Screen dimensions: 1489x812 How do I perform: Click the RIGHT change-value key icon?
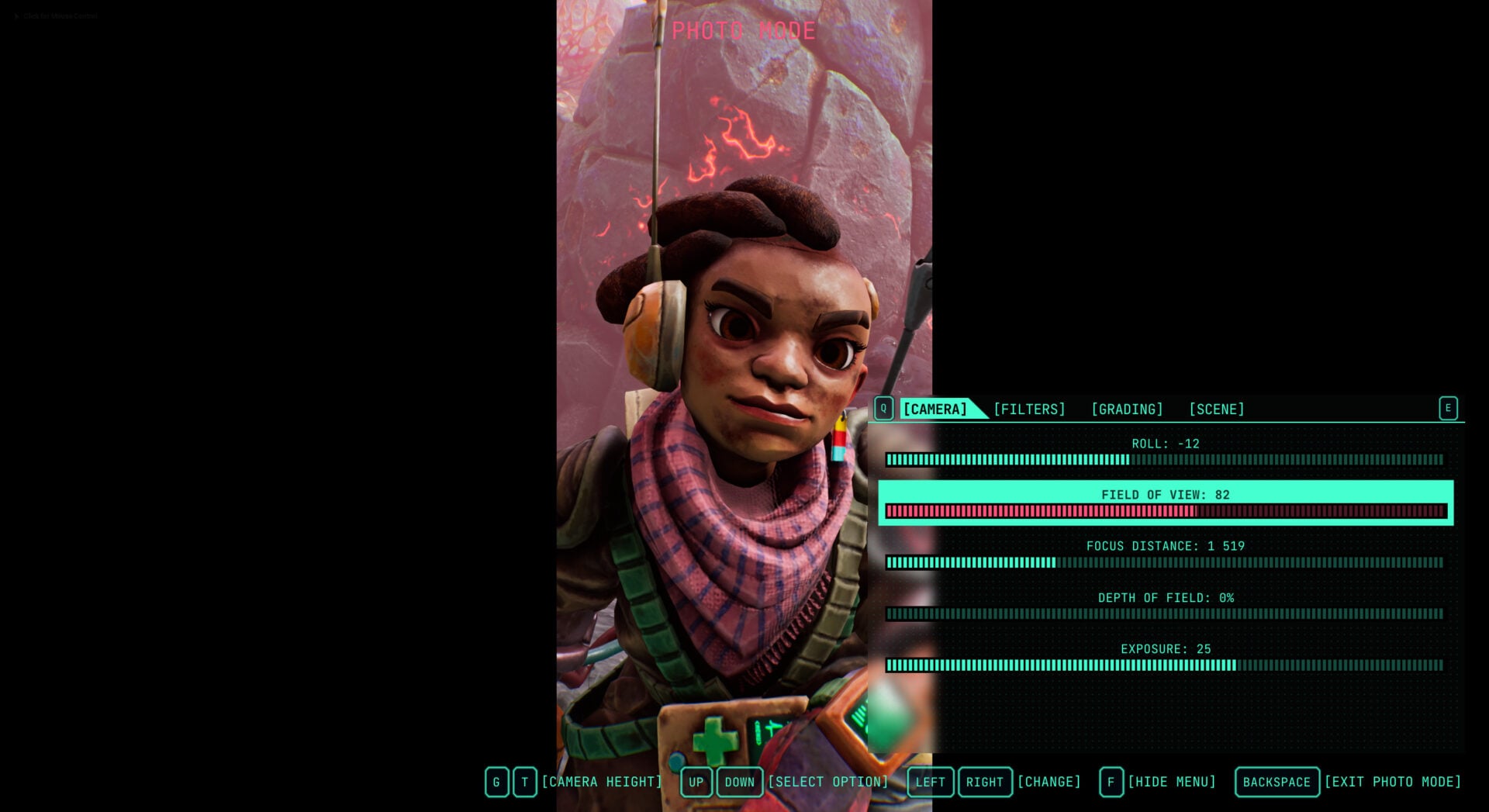[x=985, y=782]
